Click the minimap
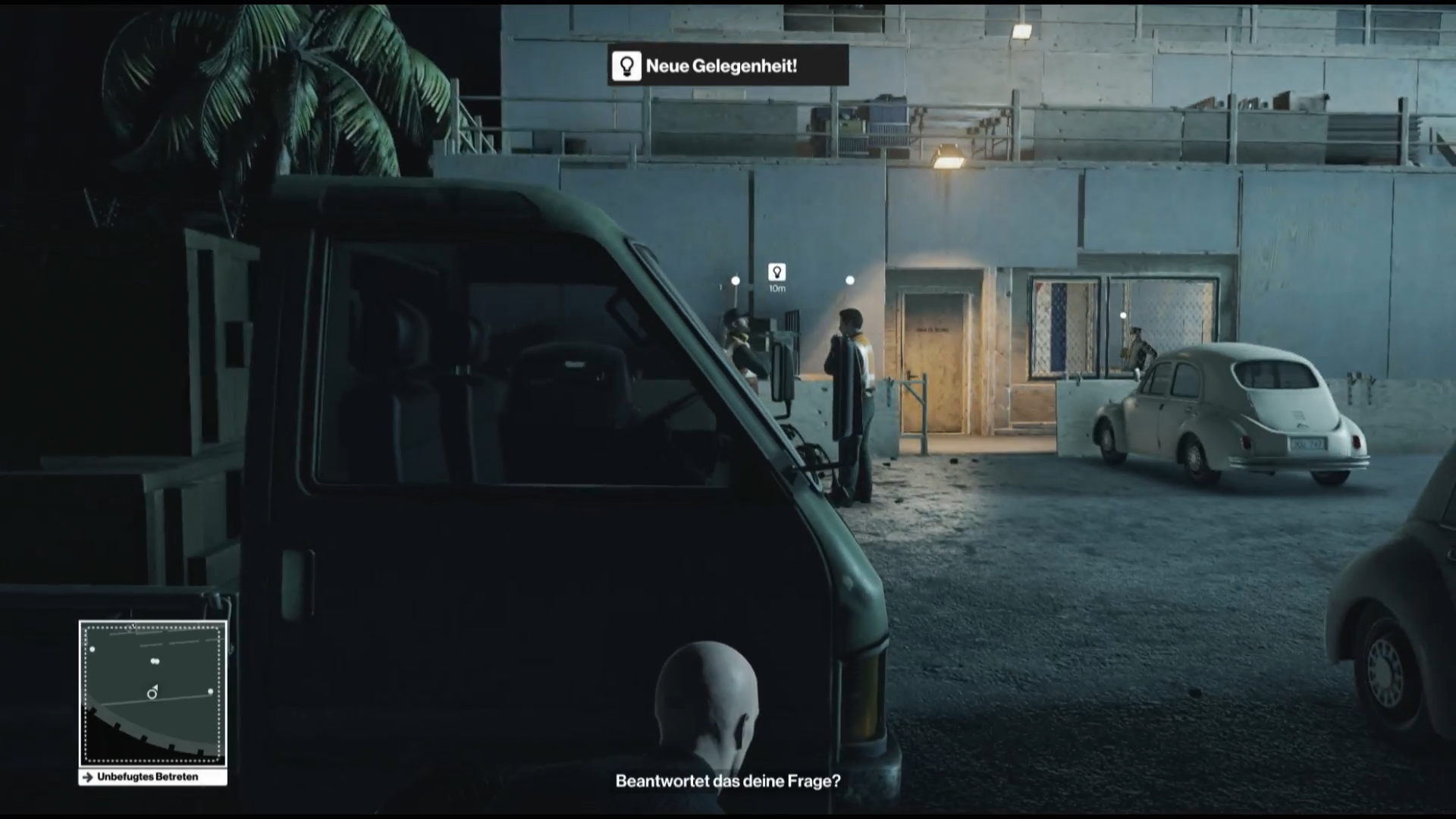Screen dimensions: 1456x819 click(152, 693)
